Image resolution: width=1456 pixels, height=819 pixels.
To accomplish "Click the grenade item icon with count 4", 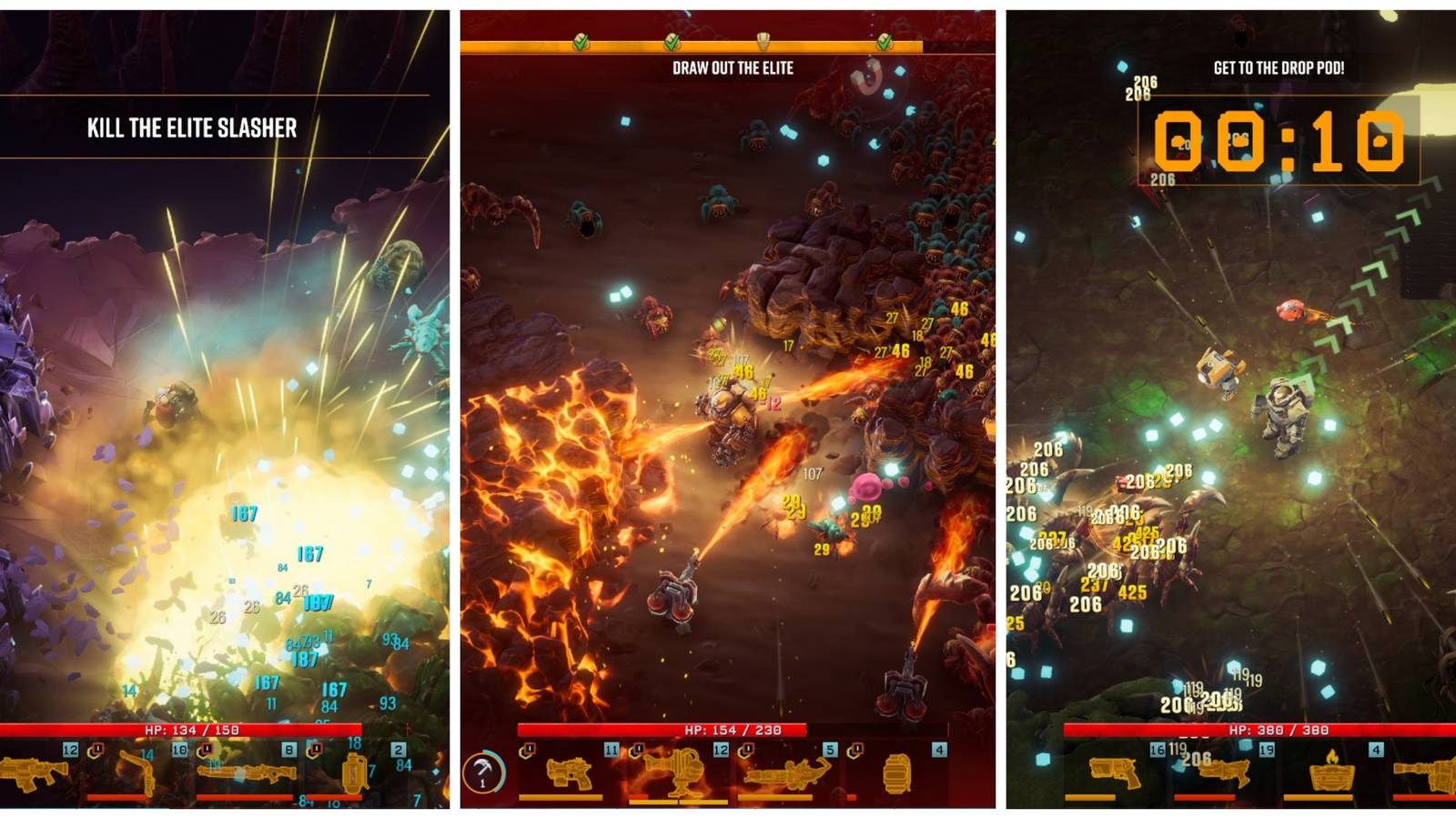I will [x=896, y=773].
